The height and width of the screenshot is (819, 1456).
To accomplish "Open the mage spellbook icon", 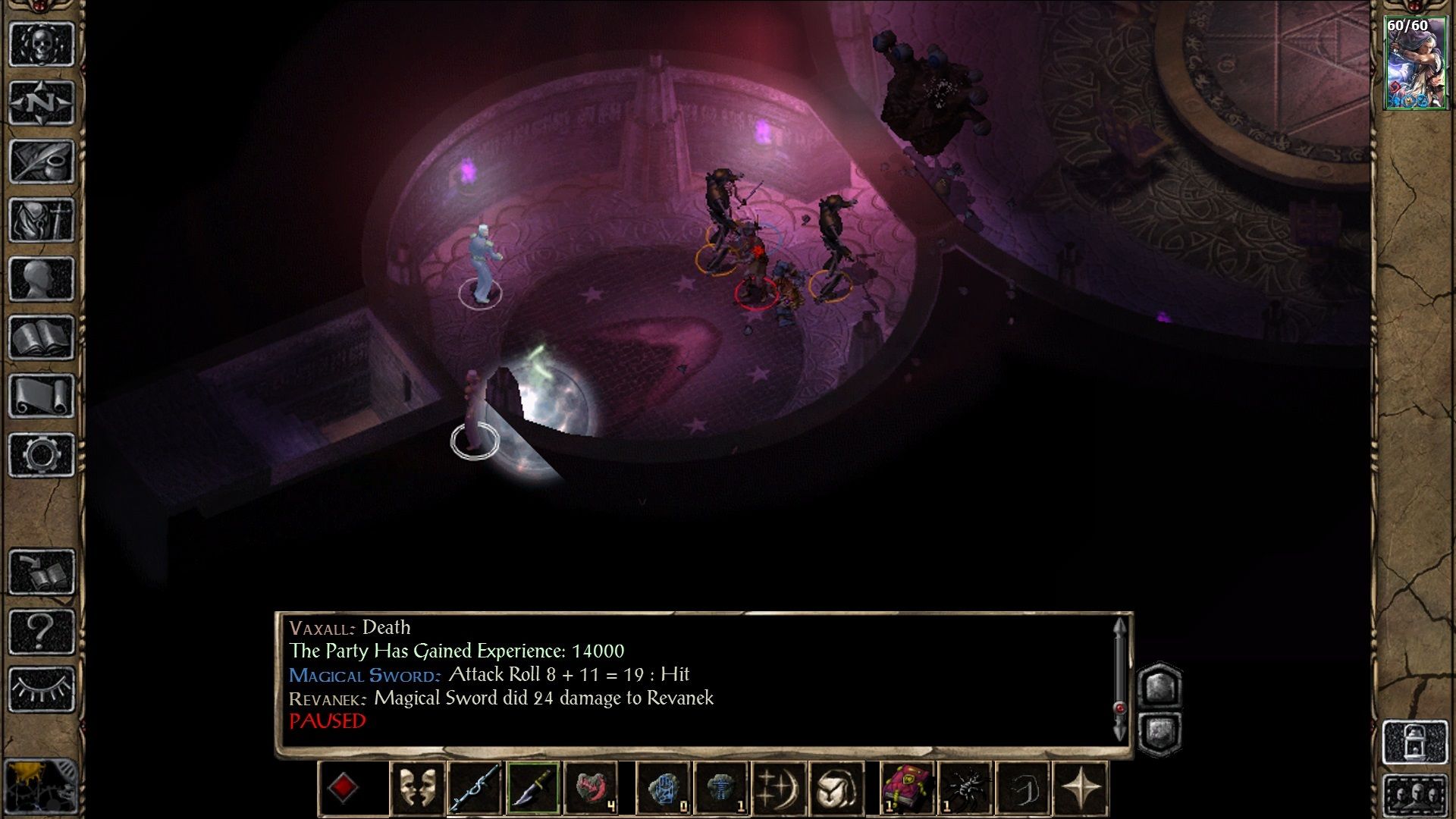I will point(41,337).
